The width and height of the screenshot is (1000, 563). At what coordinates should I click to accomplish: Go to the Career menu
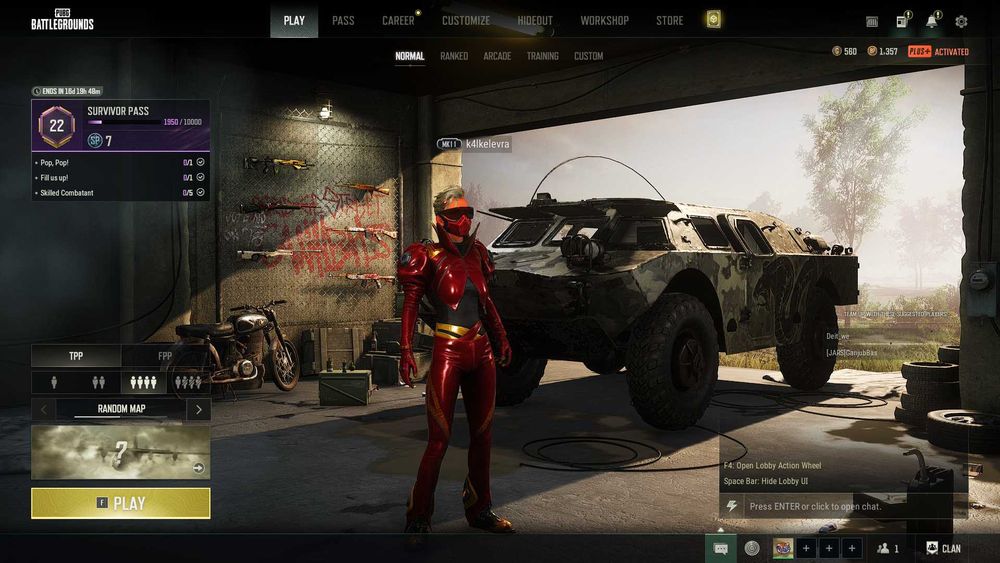(x=398, y=20)
